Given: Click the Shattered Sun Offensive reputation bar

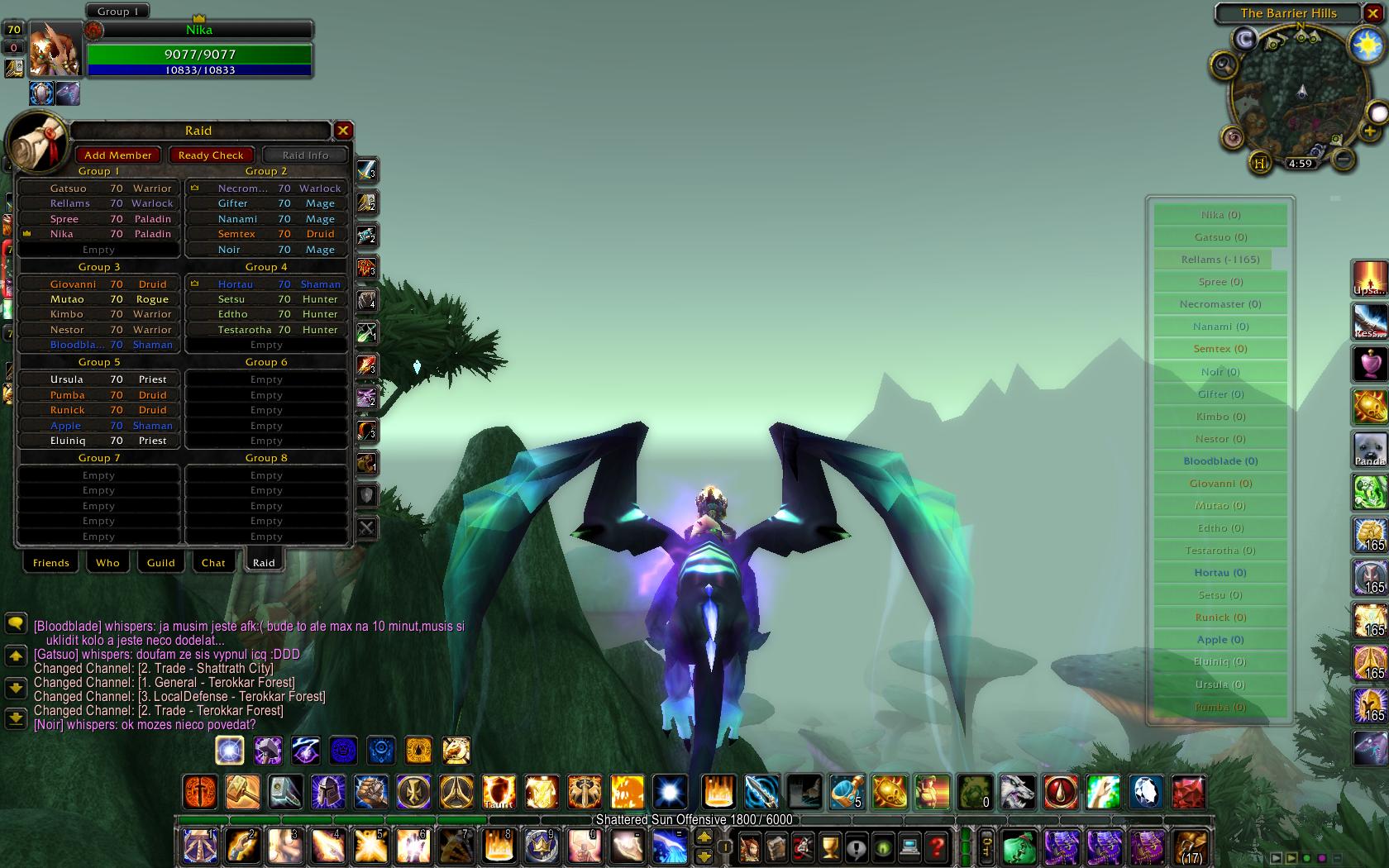Looking at the screenshot, I should (x=694, y=820).
